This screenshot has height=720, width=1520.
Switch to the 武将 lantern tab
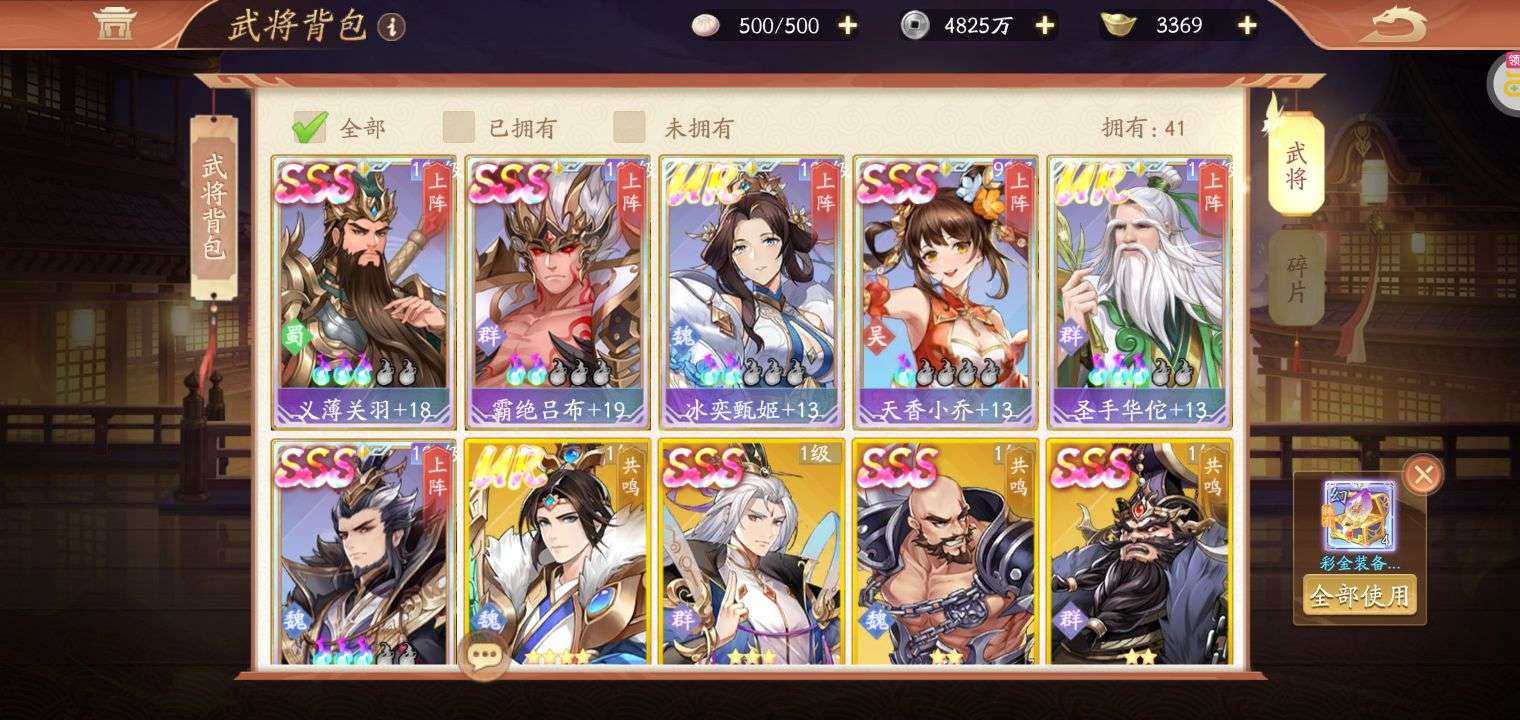[x=1296, y=165]
